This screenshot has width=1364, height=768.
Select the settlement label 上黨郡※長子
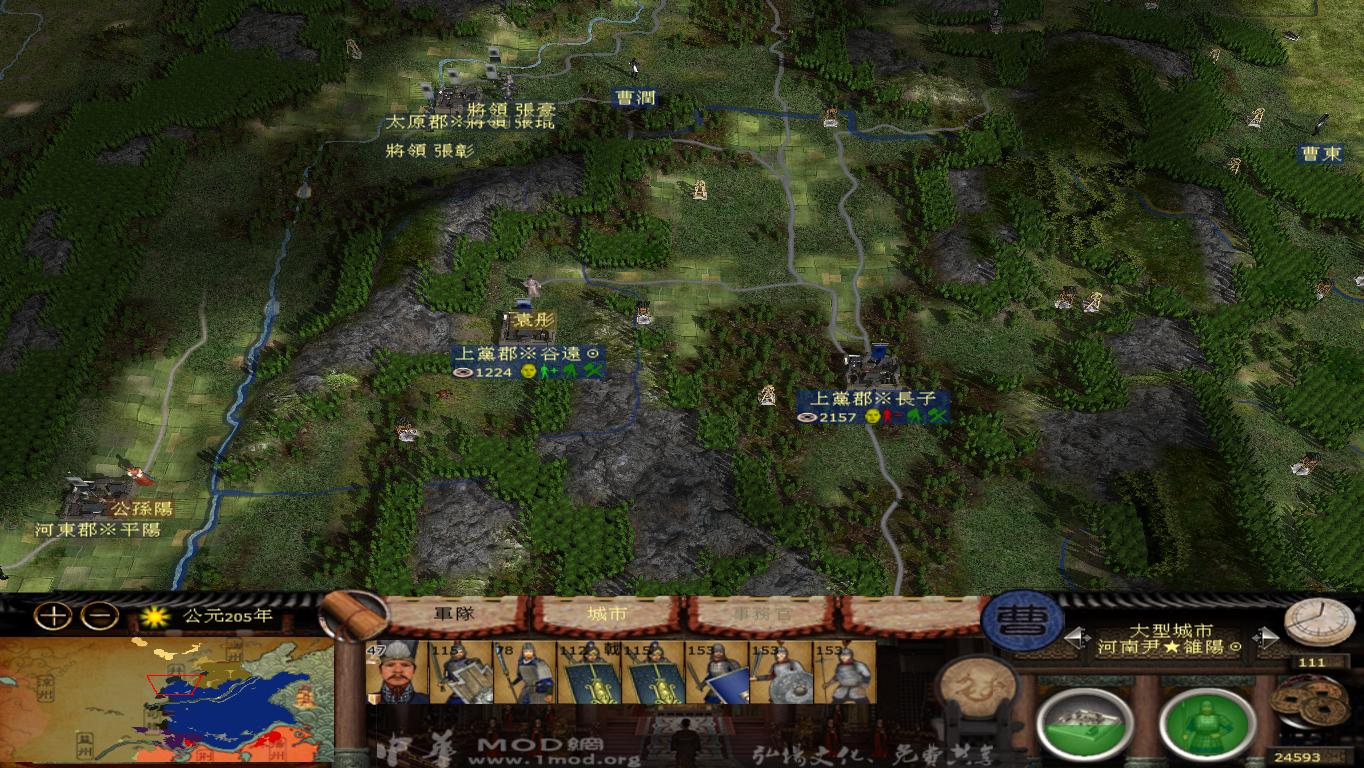tap(875, 398)
